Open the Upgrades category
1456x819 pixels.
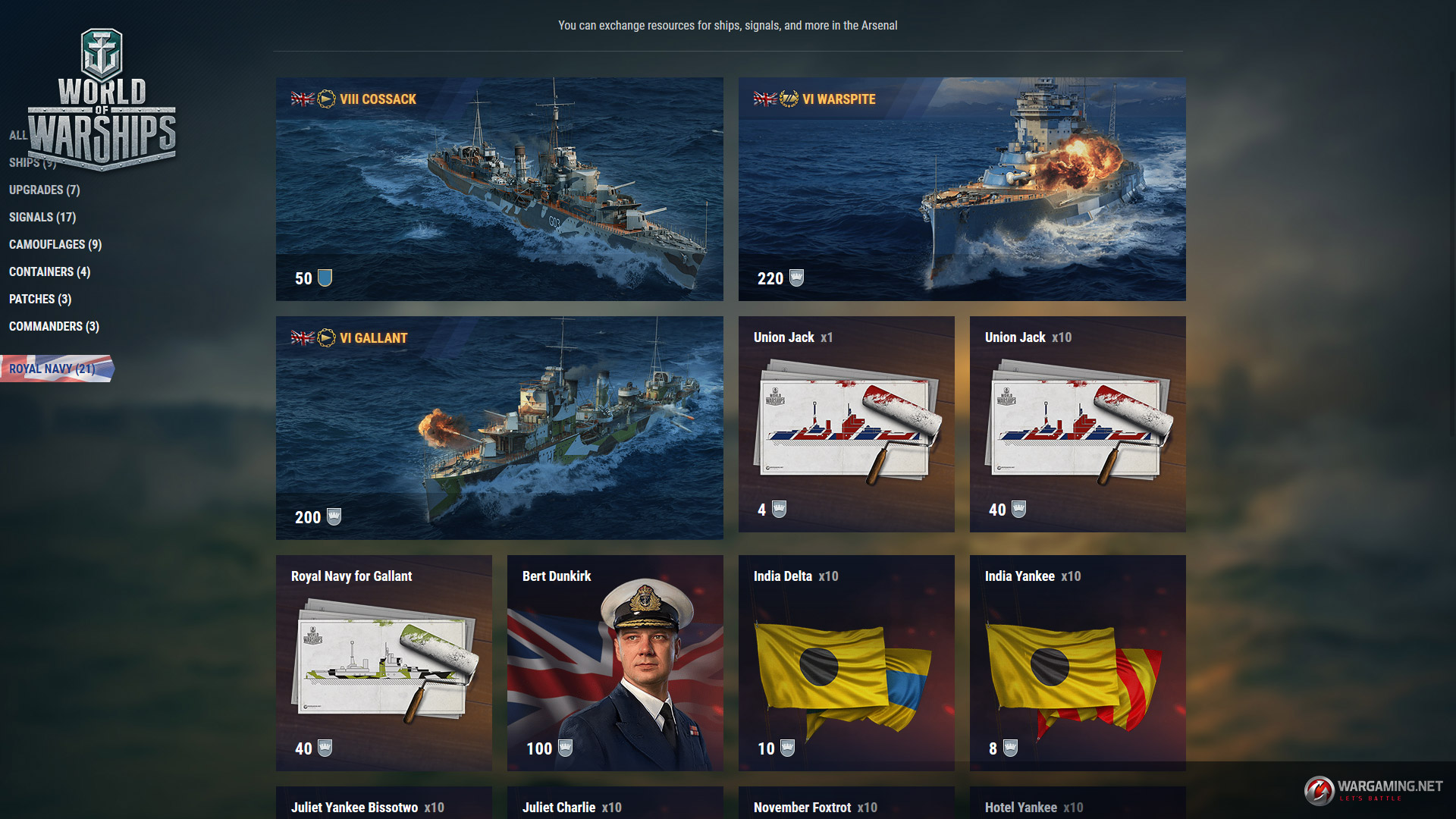(x=44, y=190)
